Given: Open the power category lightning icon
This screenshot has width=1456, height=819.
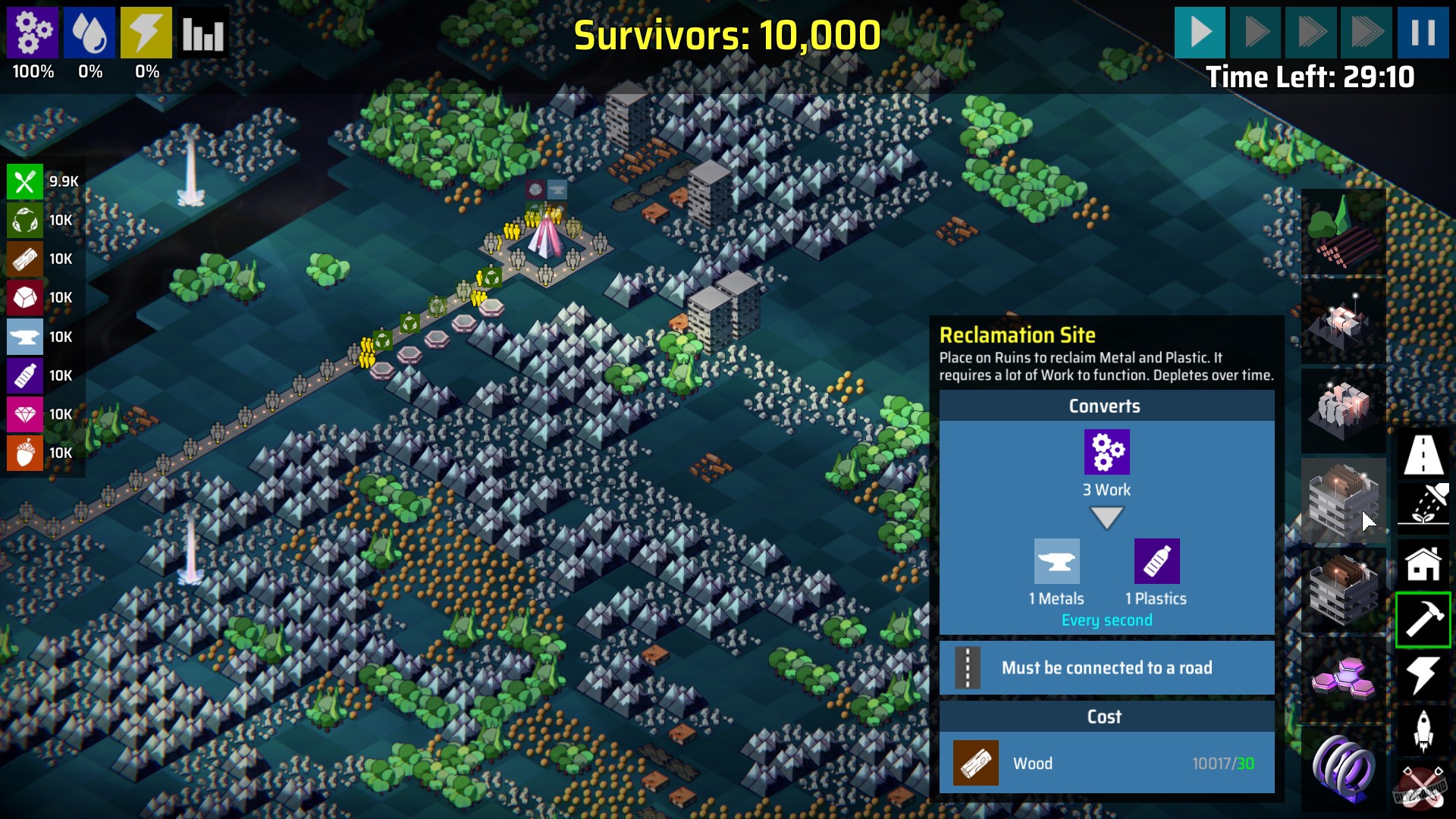Looking at the screenshot, I should pyautogui.click(x=1423, y=675).
